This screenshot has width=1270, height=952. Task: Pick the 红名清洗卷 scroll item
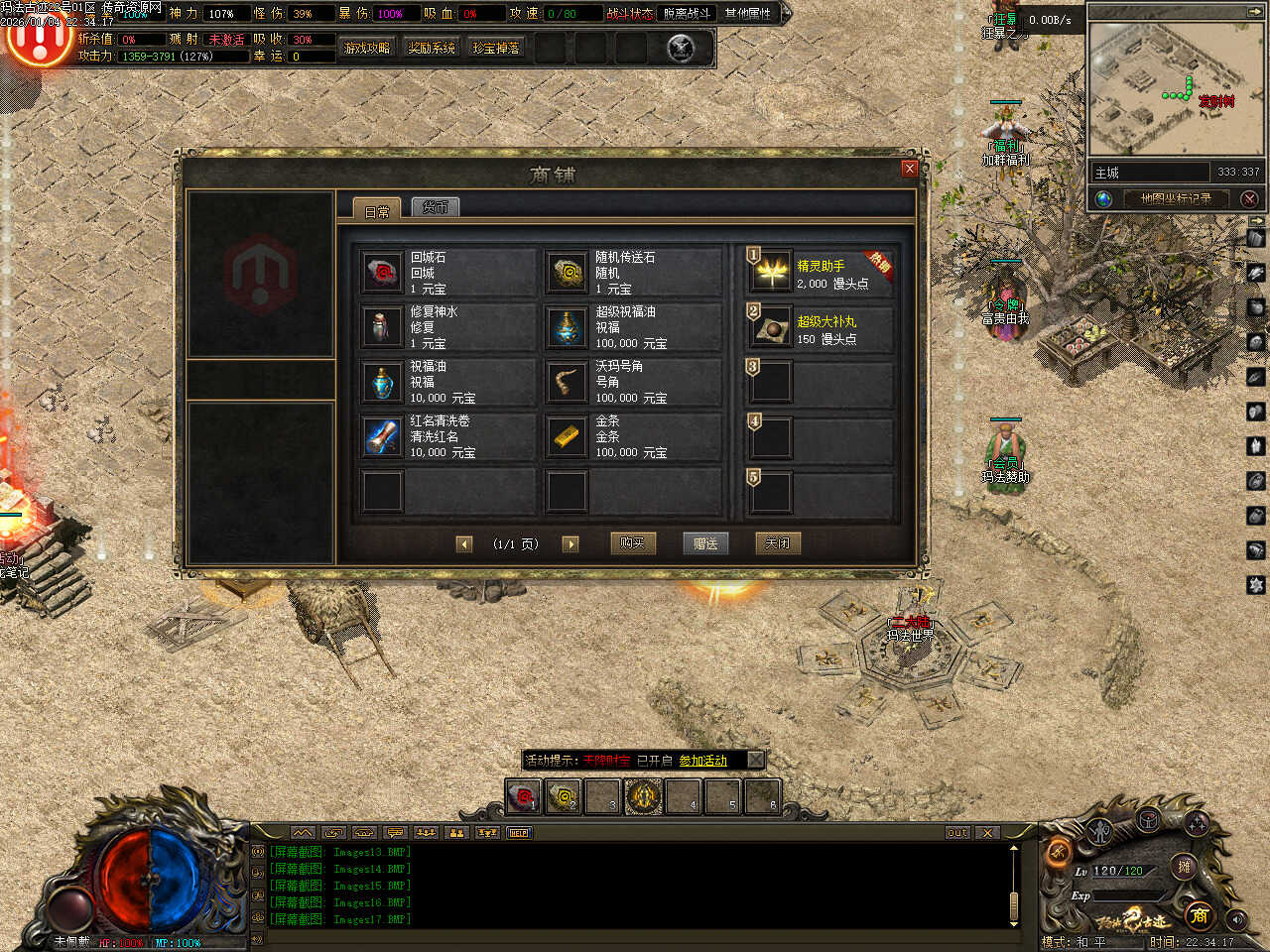(382, 436)
